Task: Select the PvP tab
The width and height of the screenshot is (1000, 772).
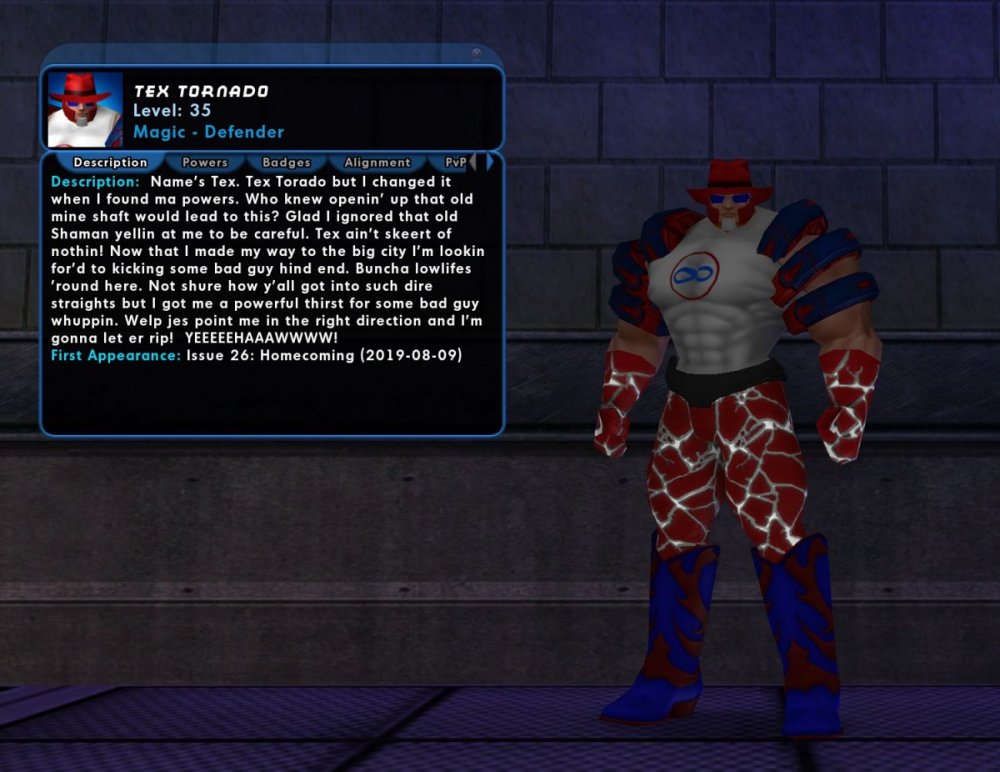Action: (454, 162)
